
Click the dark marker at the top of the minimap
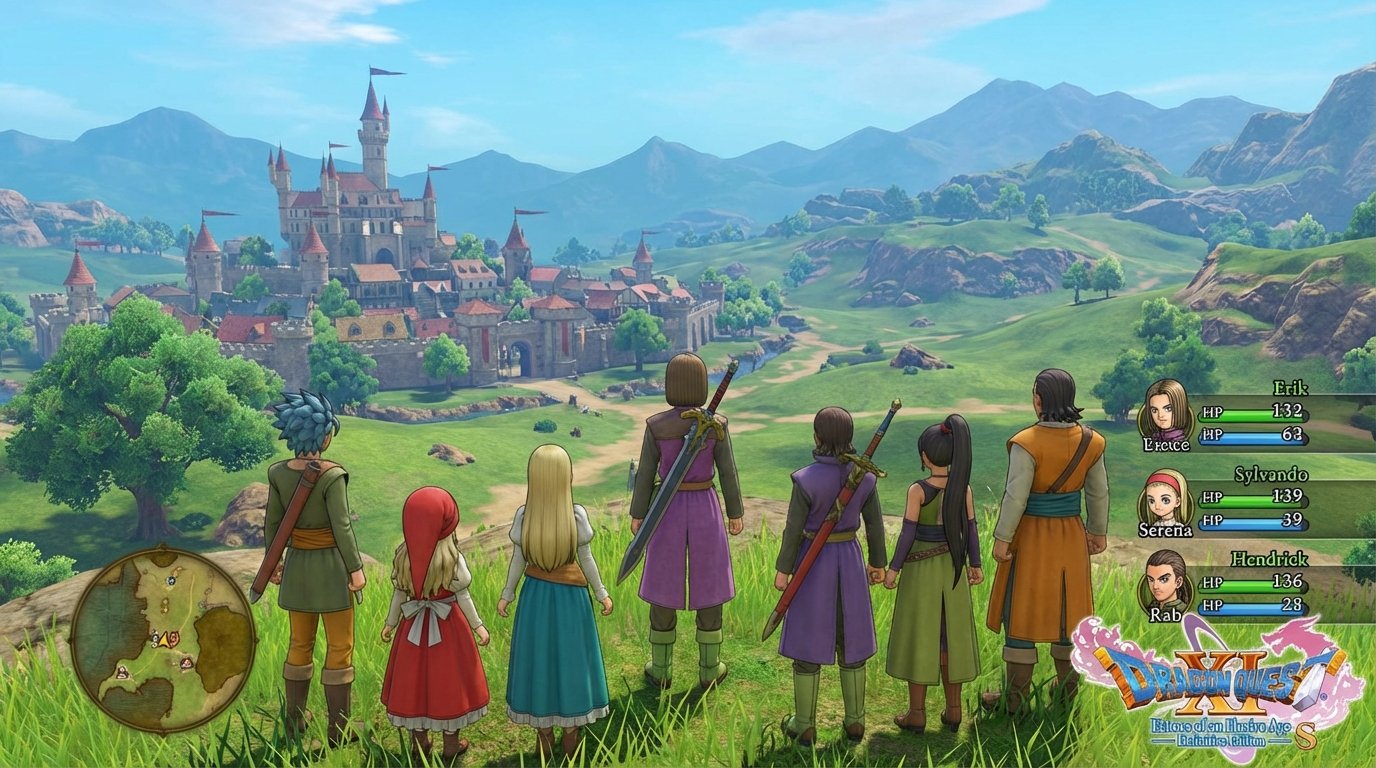pyautogui.click(x=171, y=580)
